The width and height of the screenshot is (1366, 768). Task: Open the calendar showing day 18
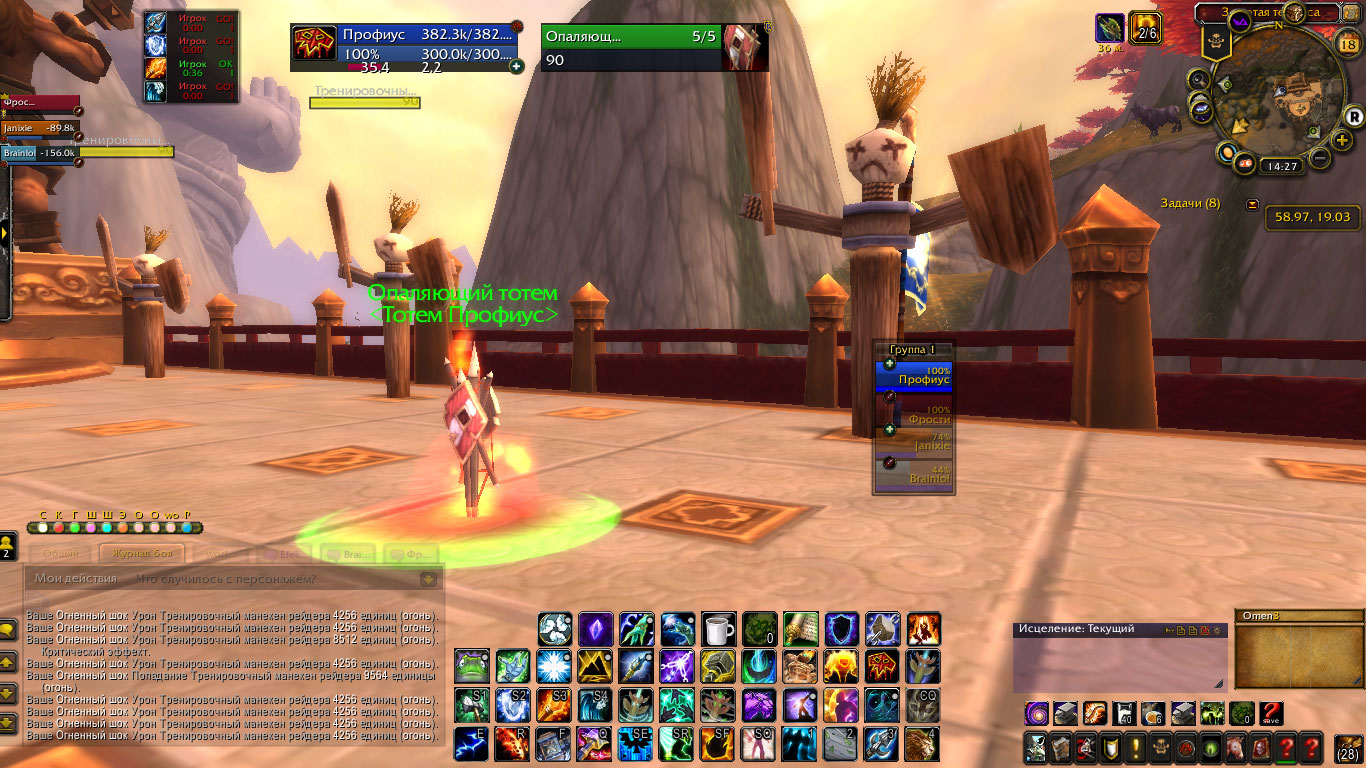point(1346,43)
